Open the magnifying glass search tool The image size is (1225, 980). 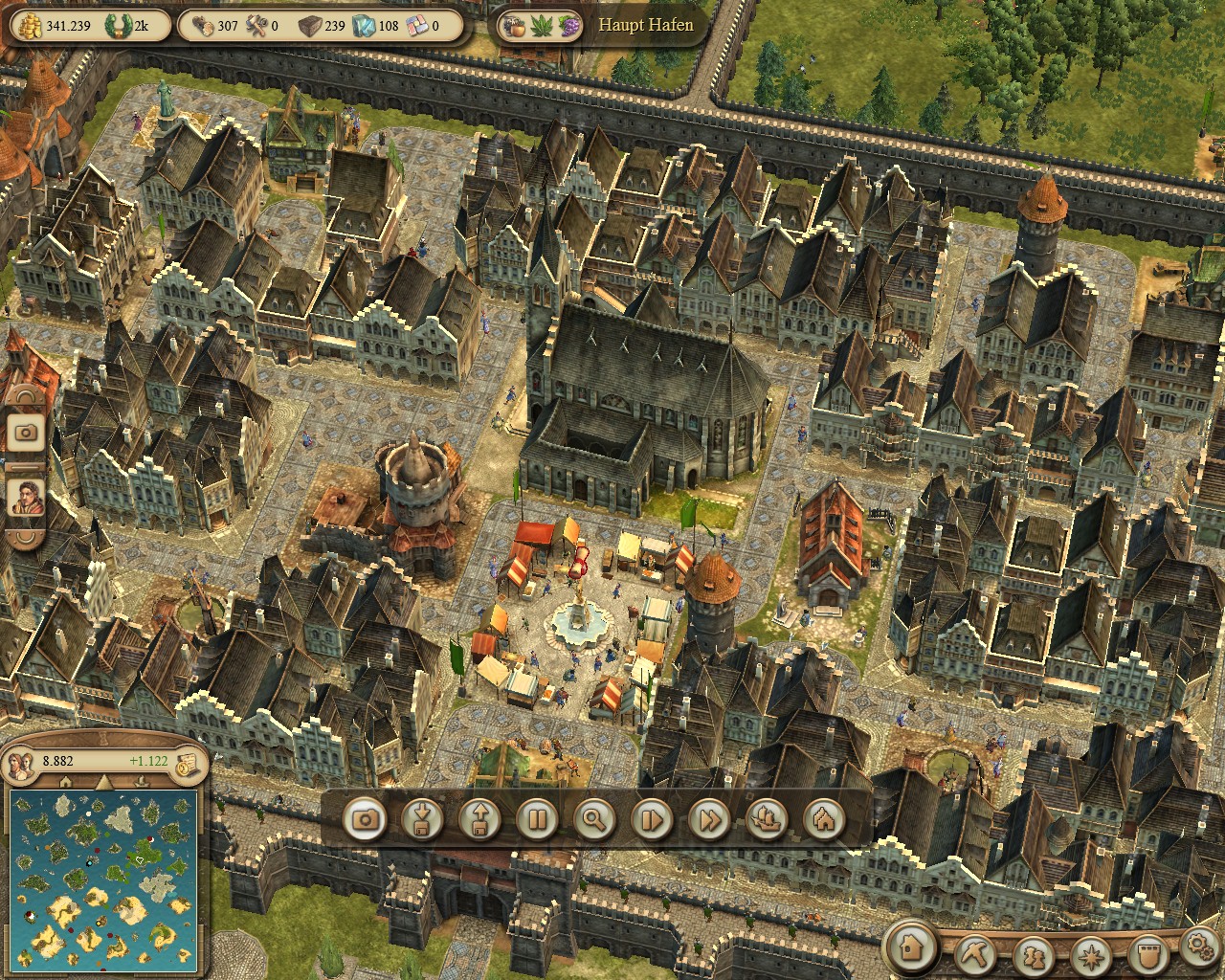coord(594,819)
